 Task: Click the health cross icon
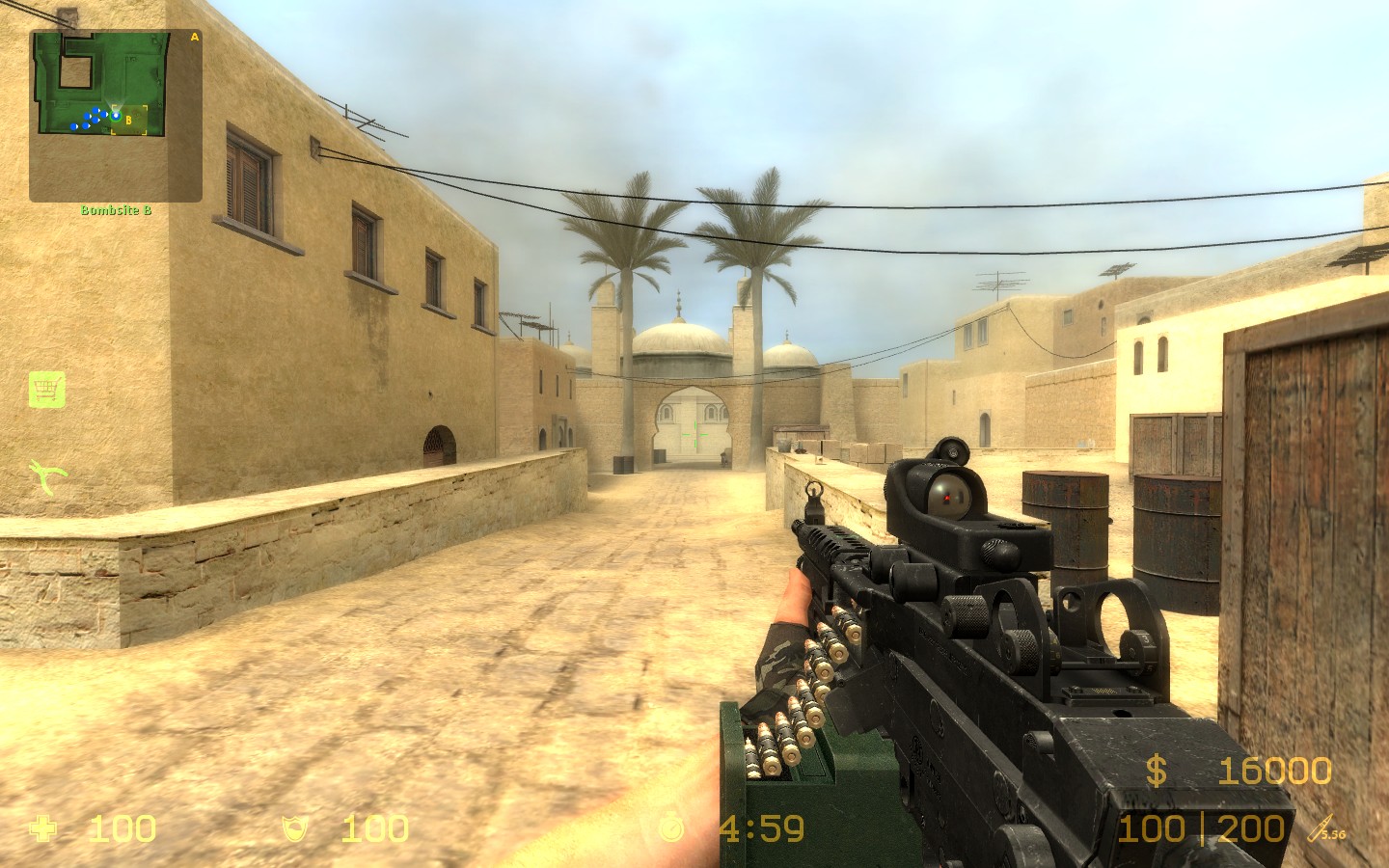point(44,827)
